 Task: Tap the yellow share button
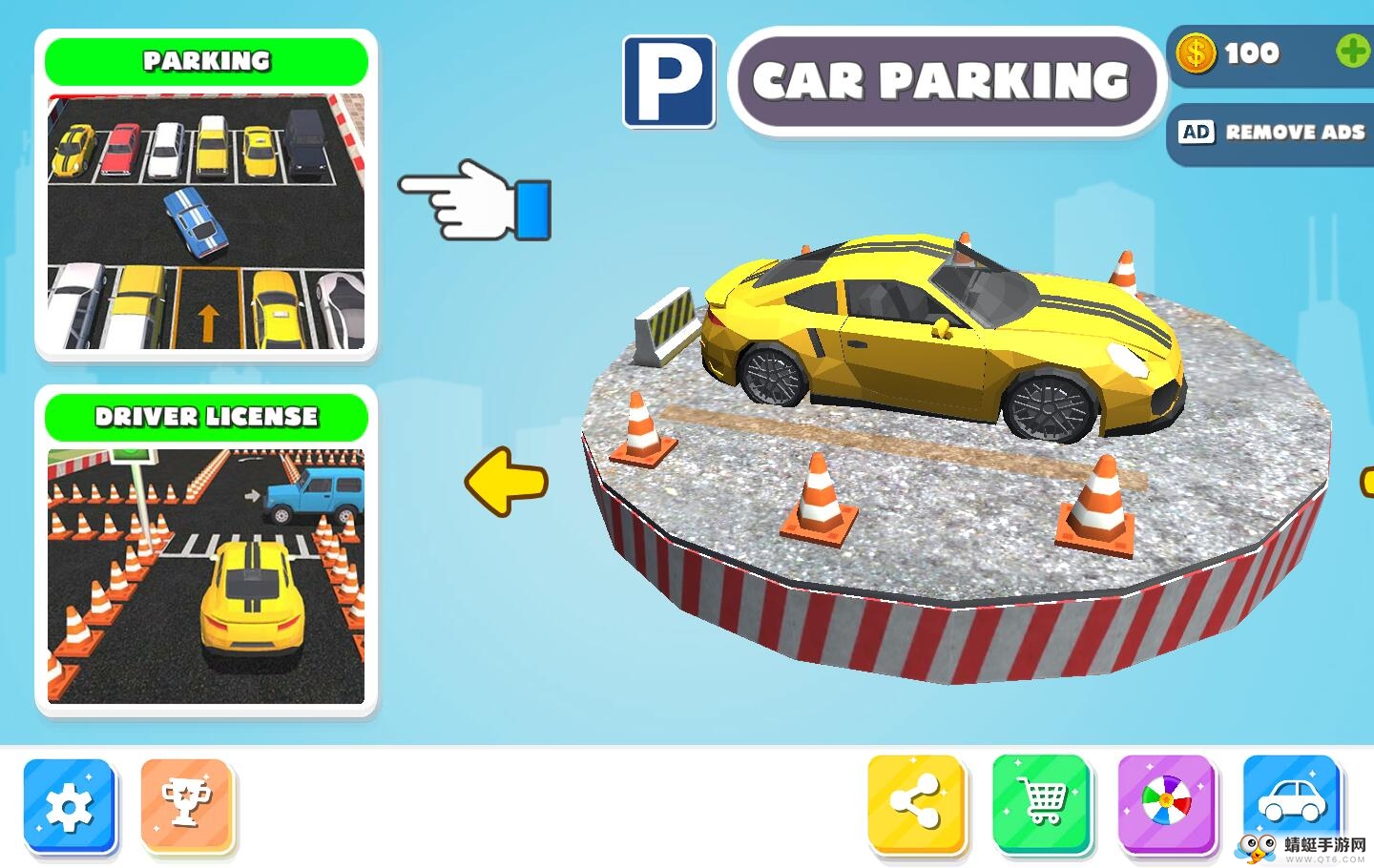click(x=915, y=801)
